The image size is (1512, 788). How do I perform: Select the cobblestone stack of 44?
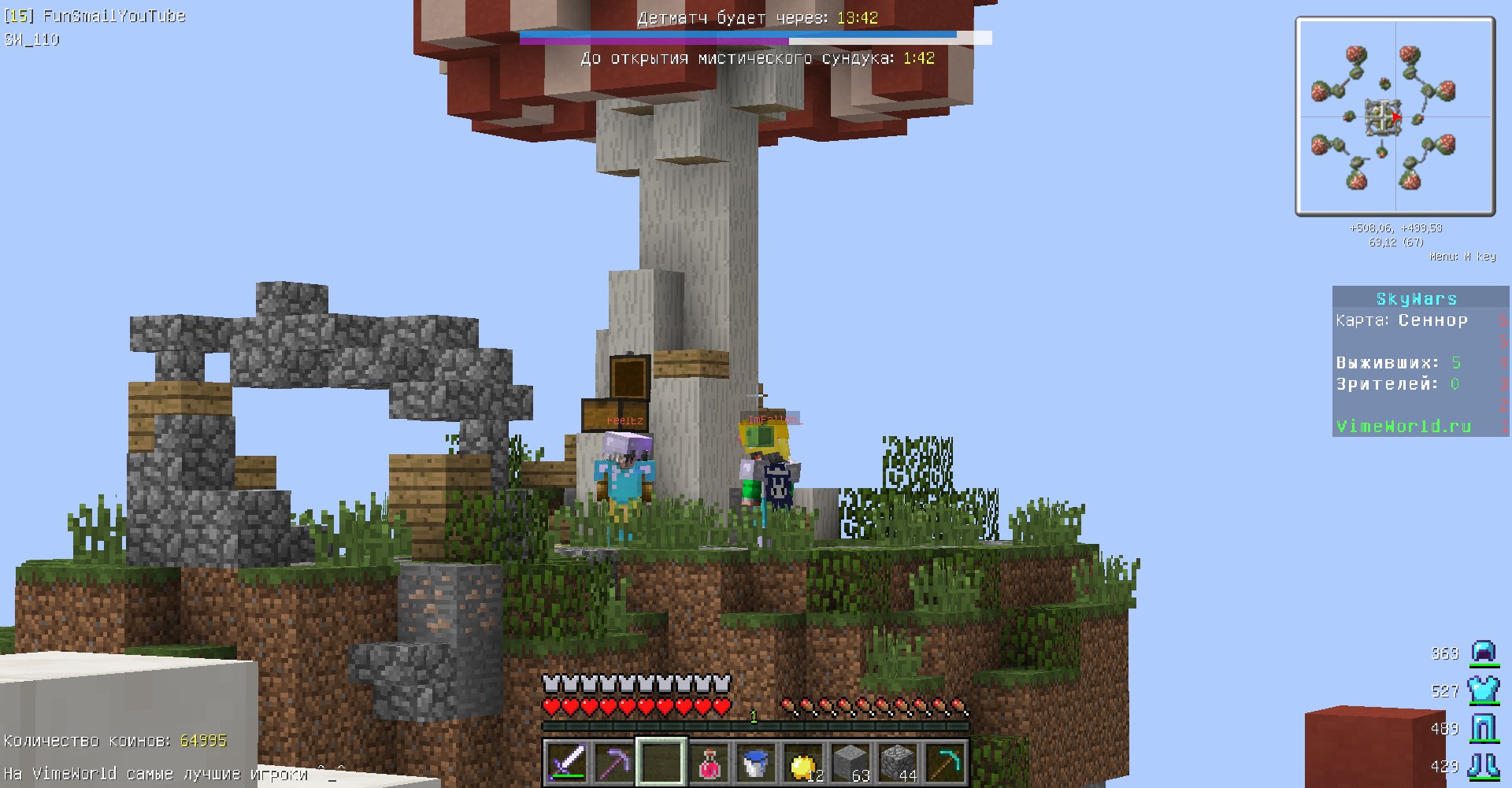[896, 760]
